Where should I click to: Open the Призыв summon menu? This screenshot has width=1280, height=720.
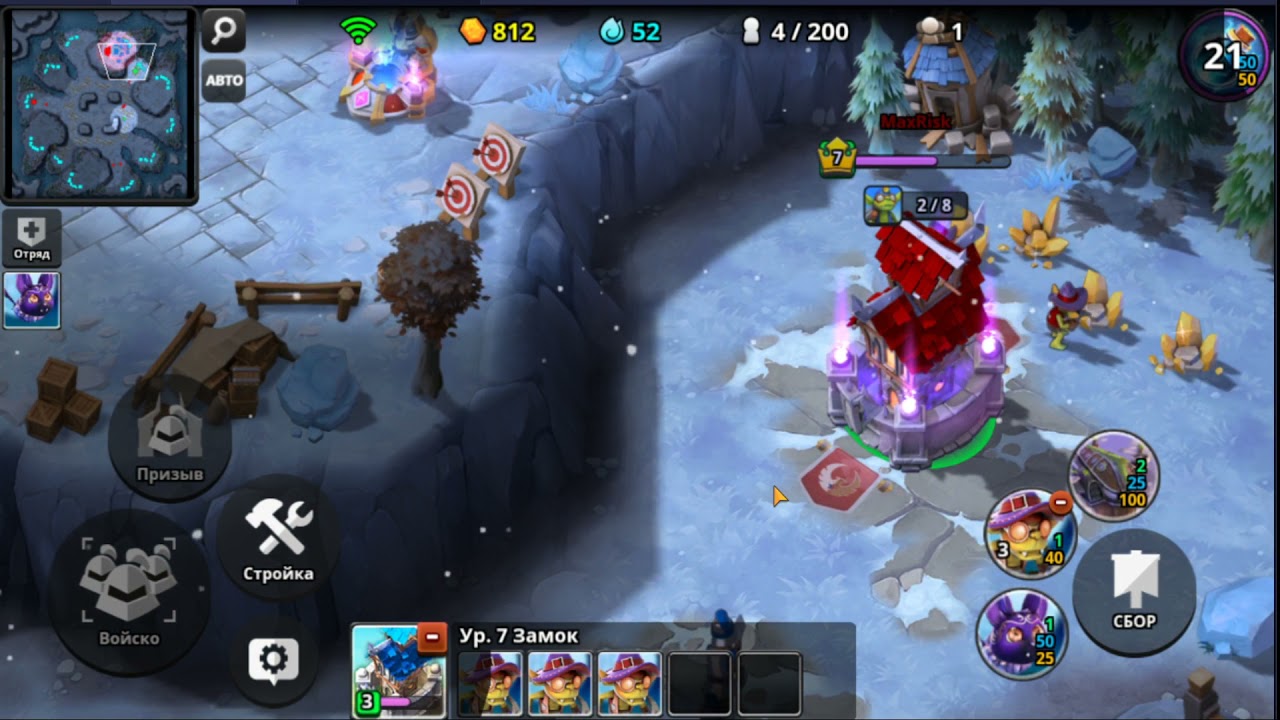(x=170, y=440)
